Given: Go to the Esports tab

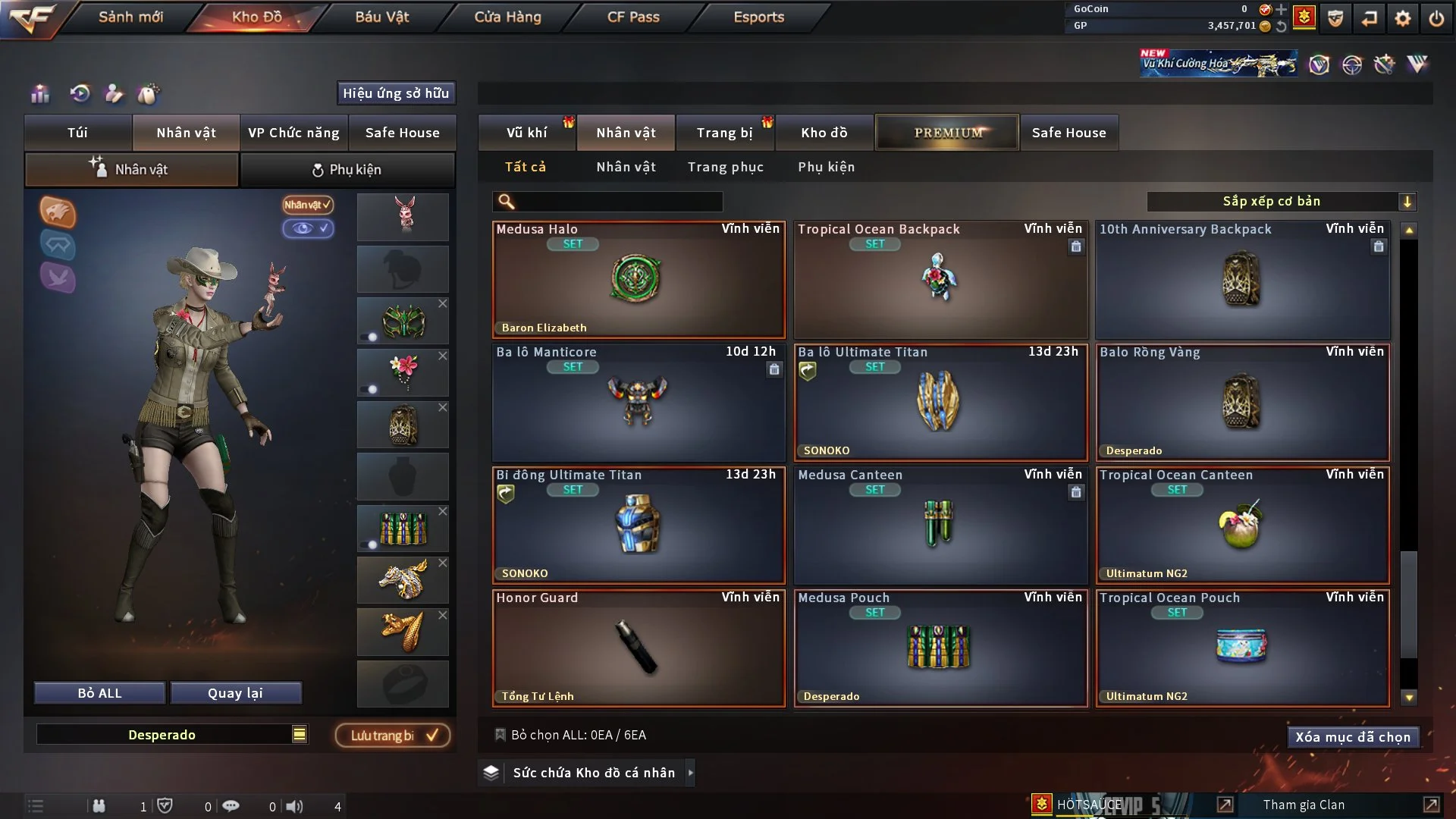Looking at the screenshot, I should (758, 17).
